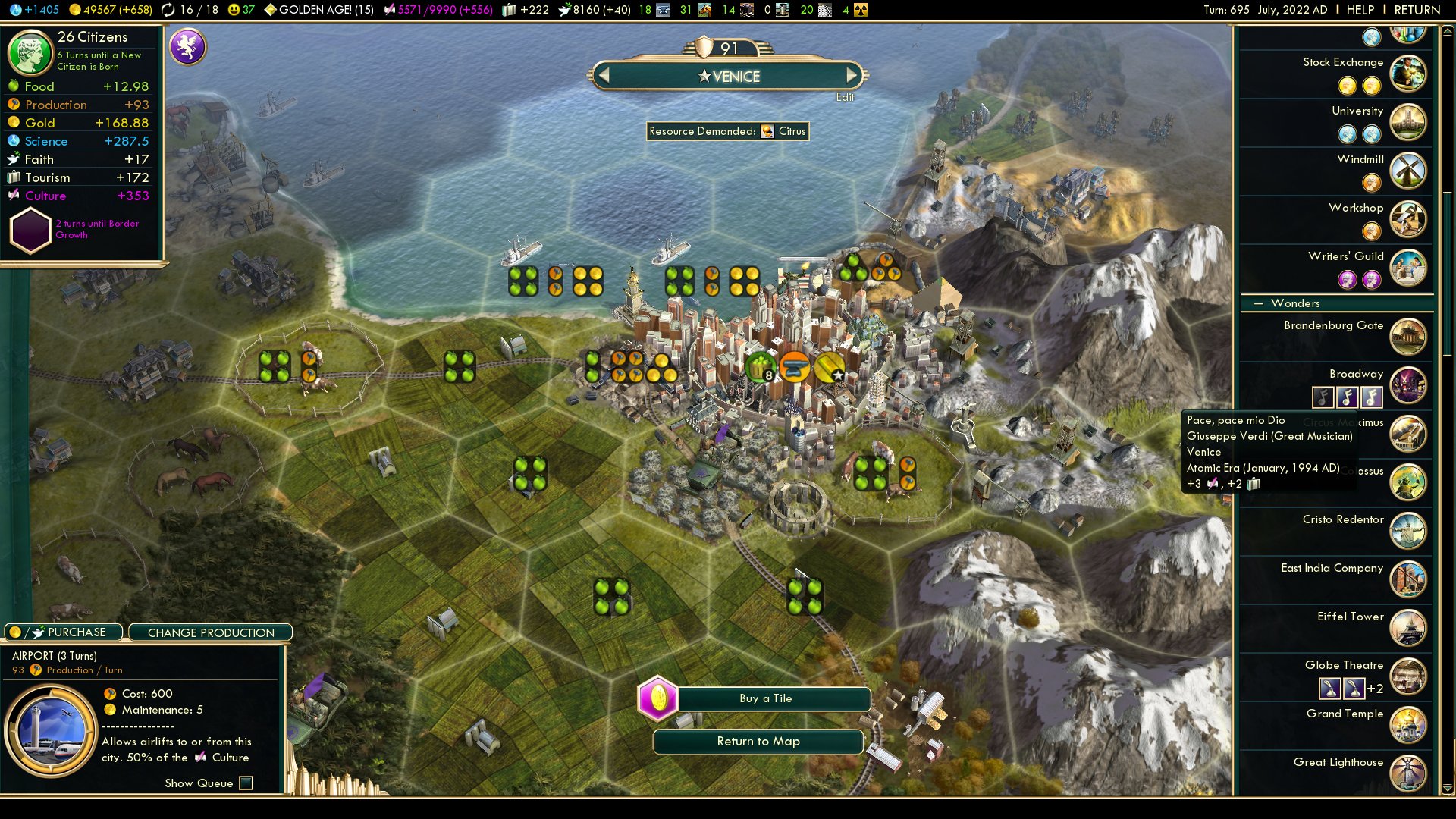Edit the Venice city name
The height and width of the screenshot is (819, 1456).
[845, 97]
